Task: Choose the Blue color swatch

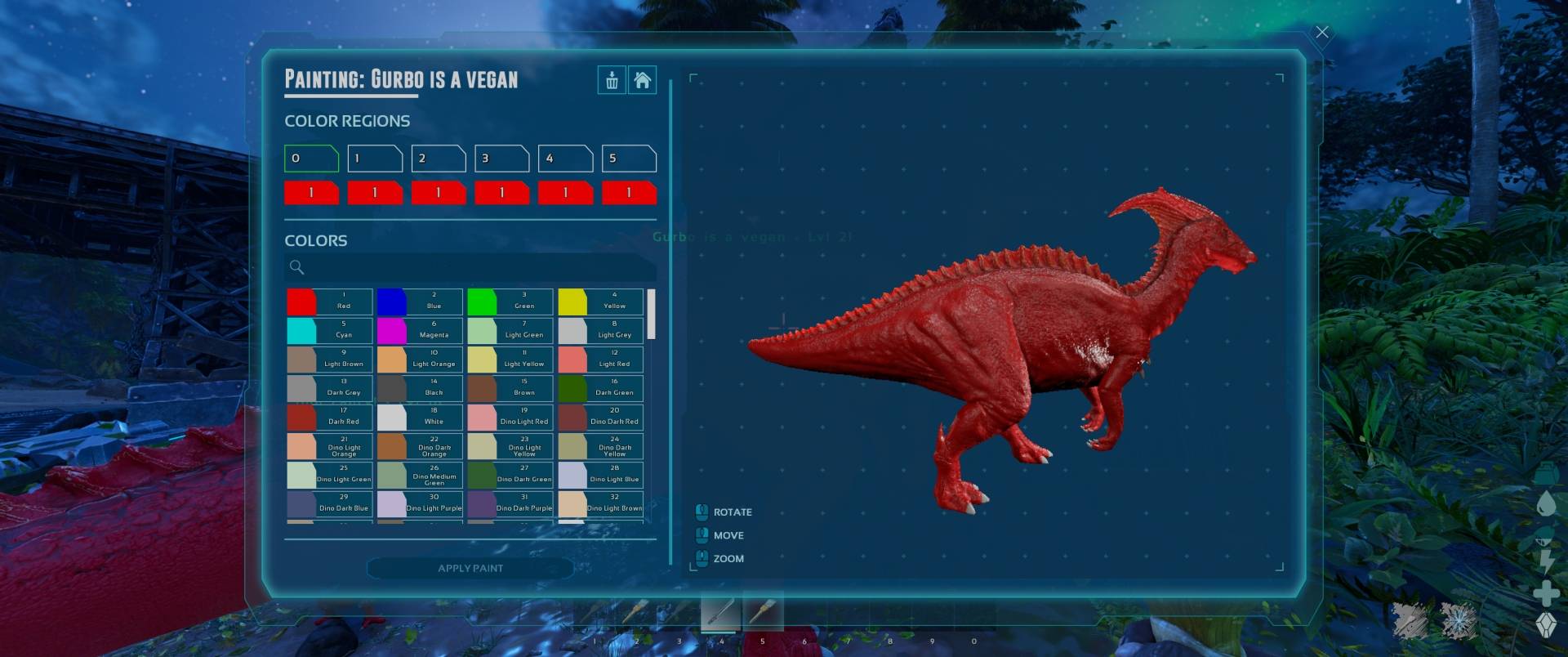Action: point(420,302)
